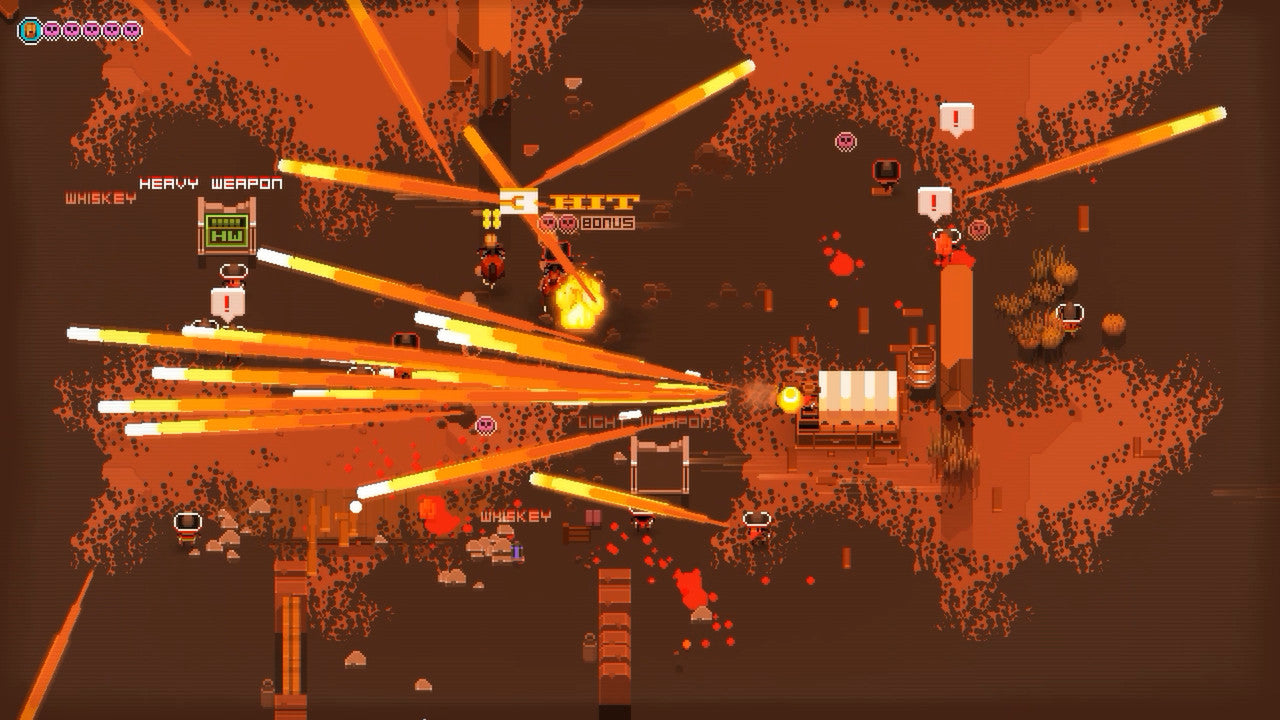
Task: Click the player portrait in the HUD
Action: [30, 30]
